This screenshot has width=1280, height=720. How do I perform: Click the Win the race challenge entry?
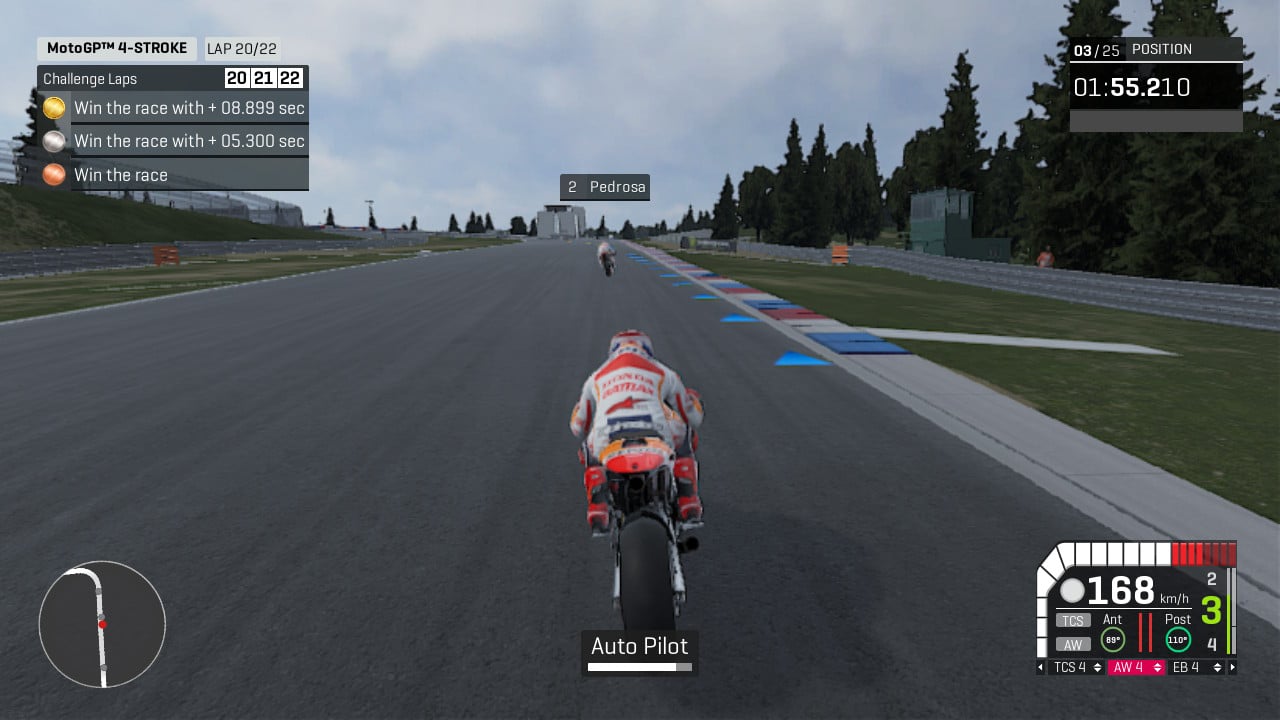(121, 175)
